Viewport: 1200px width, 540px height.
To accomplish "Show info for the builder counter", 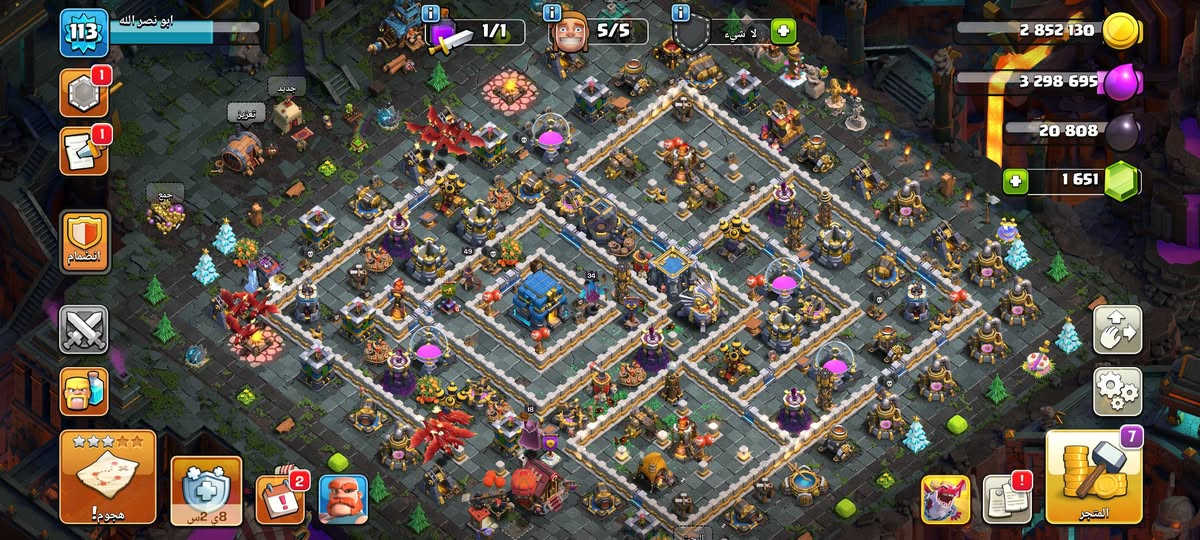I will pos(551,14).
